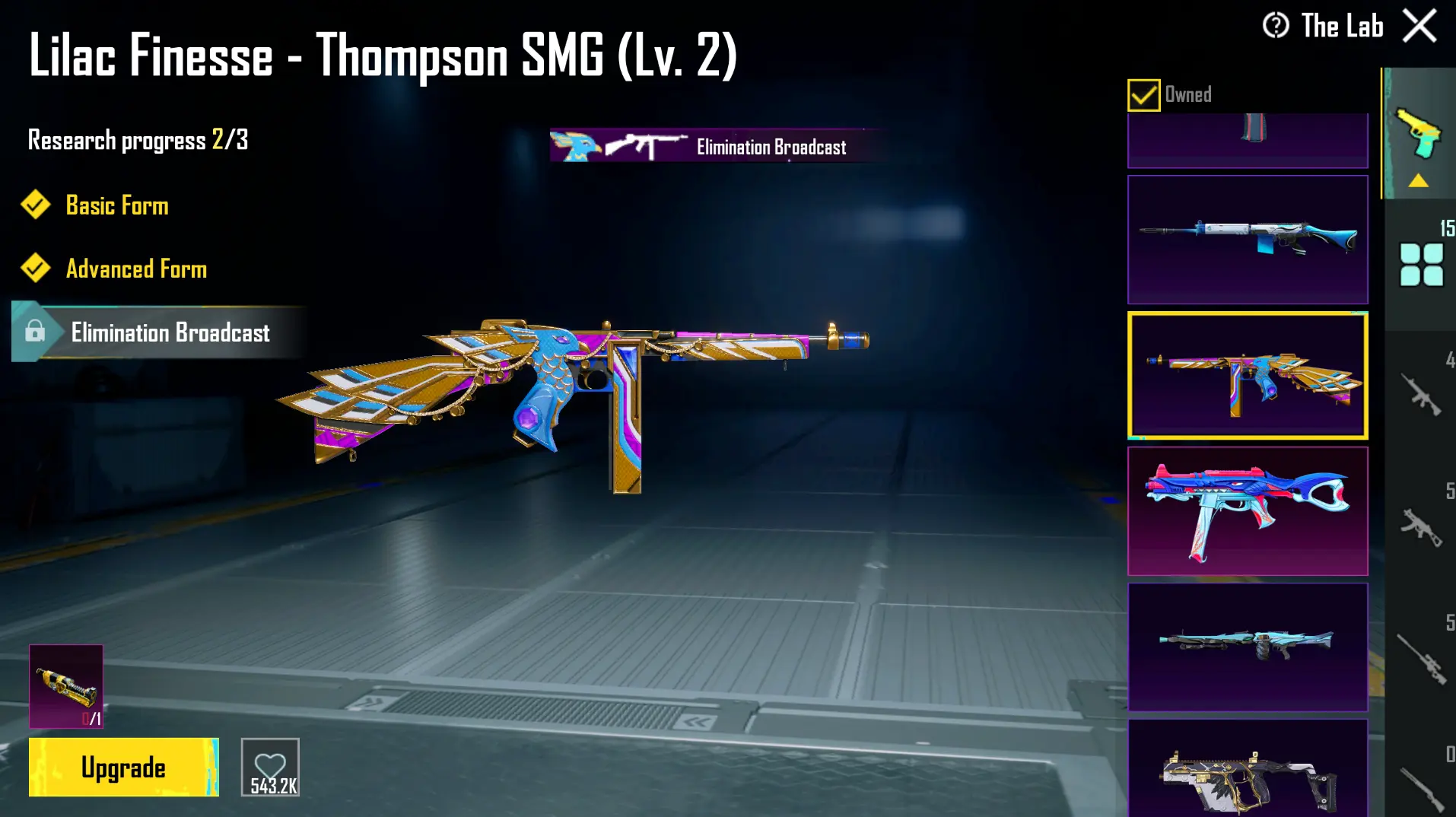1456x817 pixels.
Task: Click the lock icon on Elimination Broadcast
Action: [35, 332]
